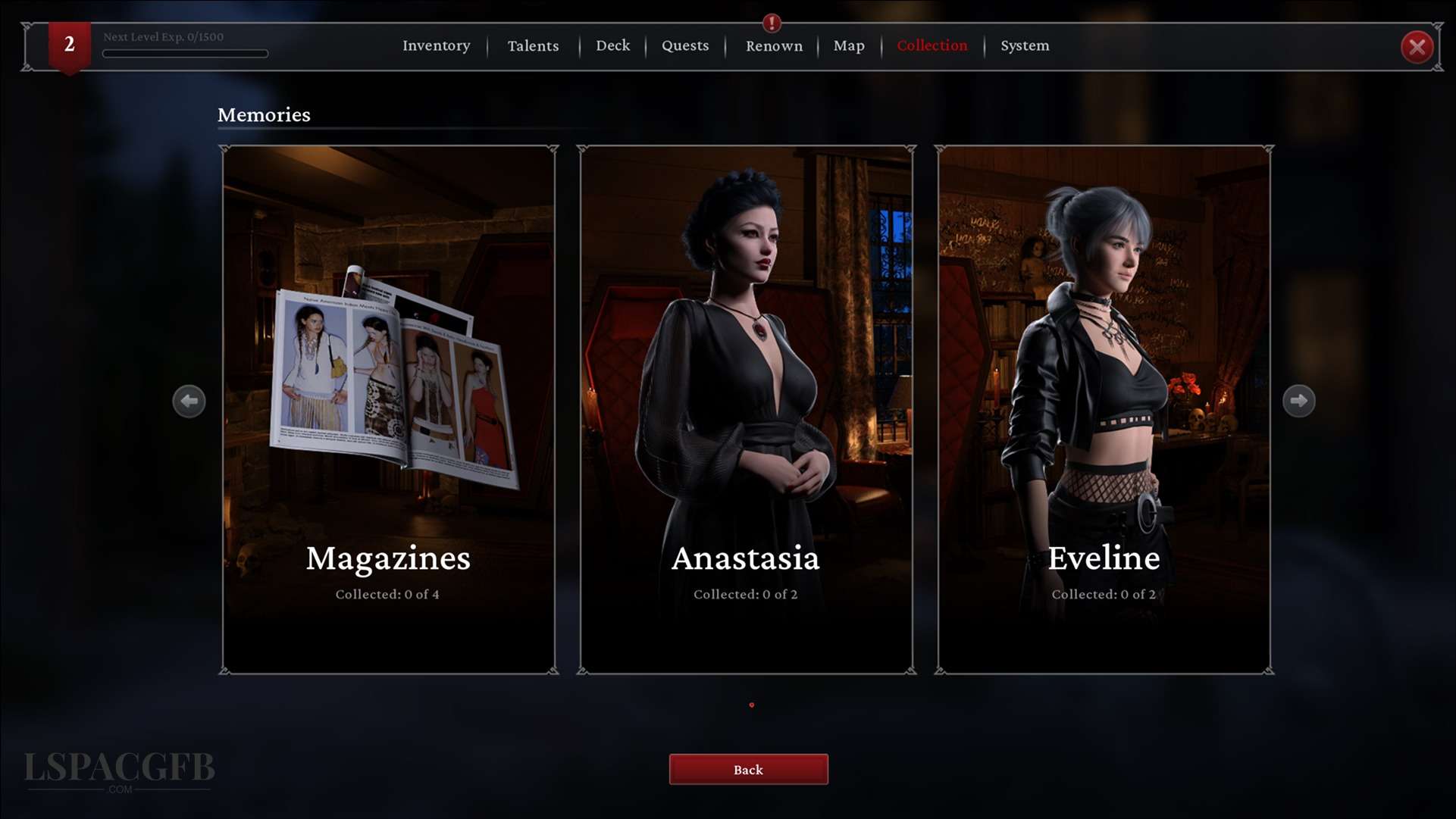Close the menu with the red X
The width and height of the screenshot is (1456, 819).
tap(1417, 47)
